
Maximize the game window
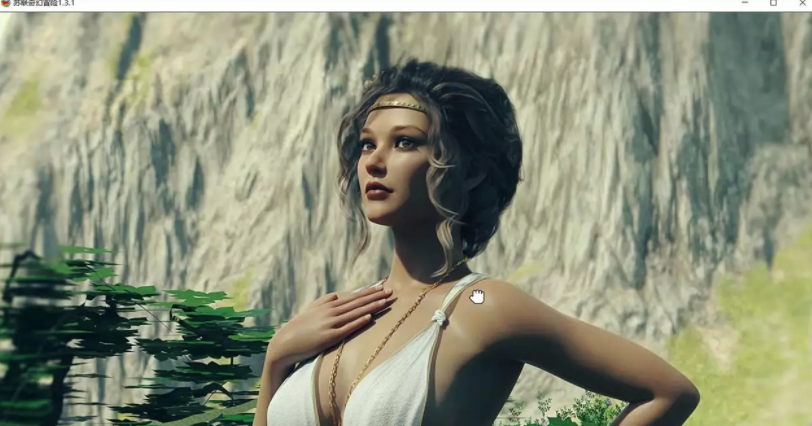[x=773, y=4]
